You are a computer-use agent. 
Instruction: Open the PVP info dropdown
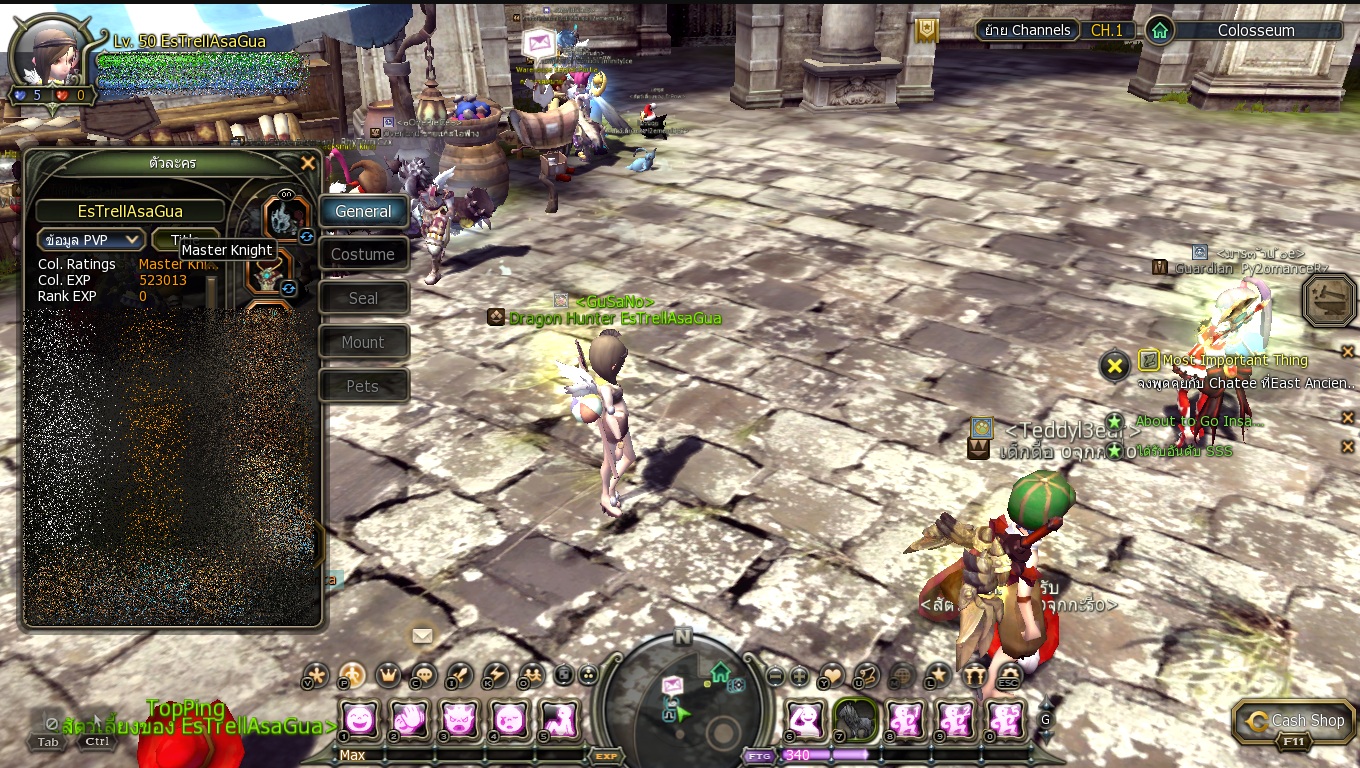click(x=91, y=240)
